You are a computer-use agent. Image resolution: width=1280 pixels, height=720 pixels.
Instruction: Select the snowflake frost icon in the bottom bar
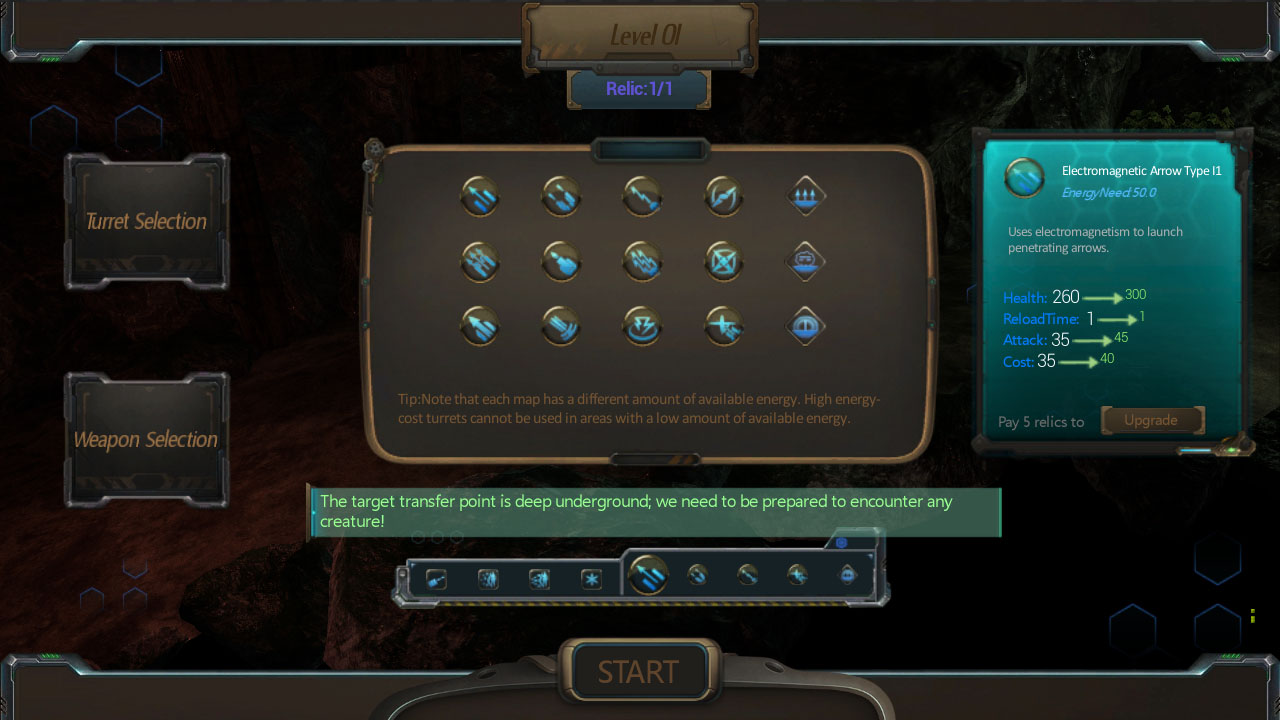coord(593,579)
